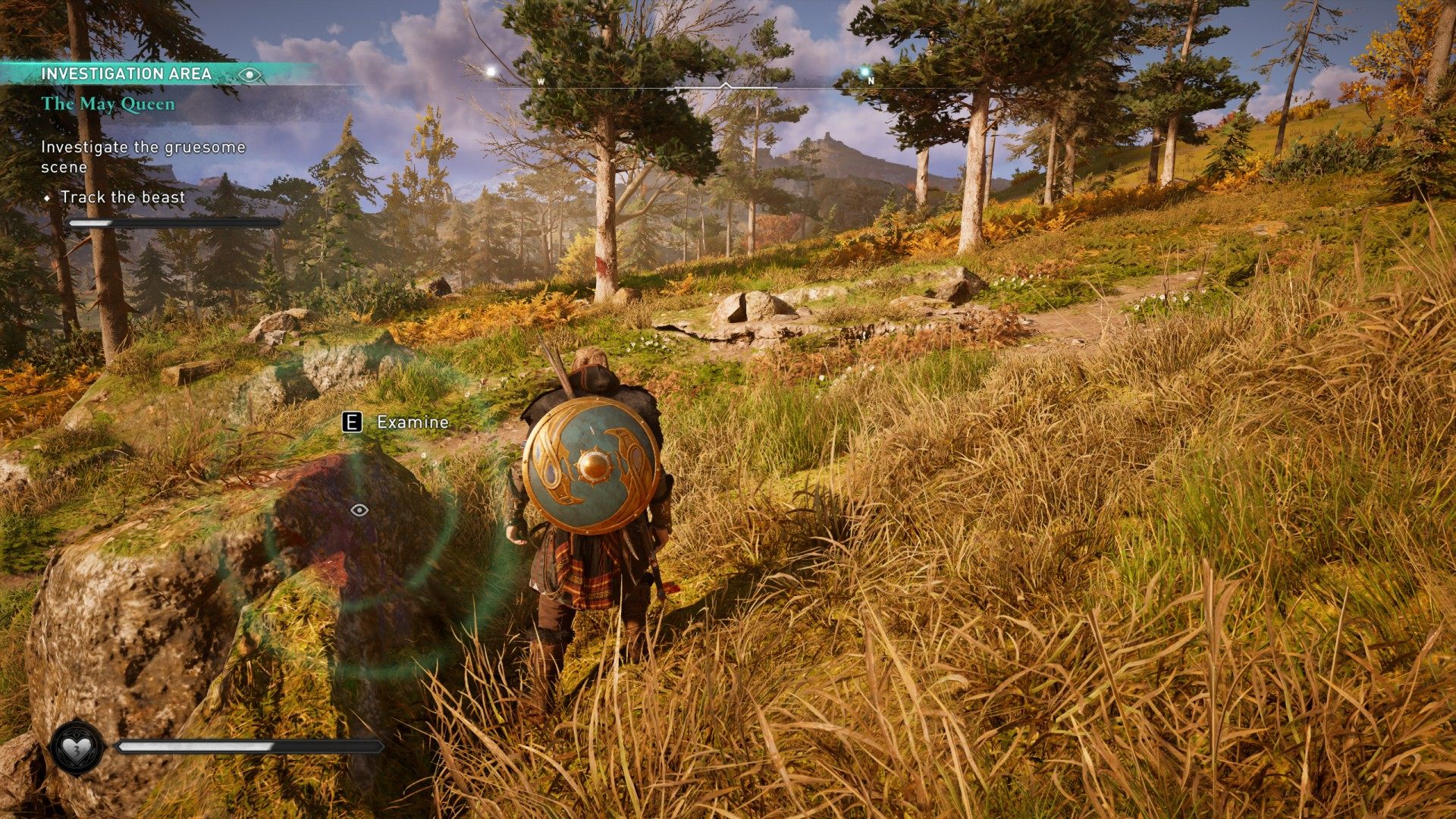This screenshot has width=1456, height=819.
Task: Click the white glowing compass marker
Action: (x=491, y=71)
